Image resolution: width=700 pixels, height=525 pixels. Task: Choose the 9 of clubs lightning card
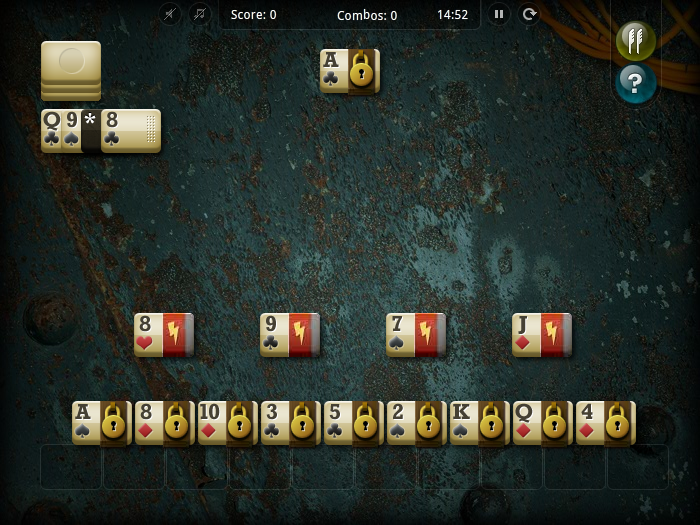290,335
